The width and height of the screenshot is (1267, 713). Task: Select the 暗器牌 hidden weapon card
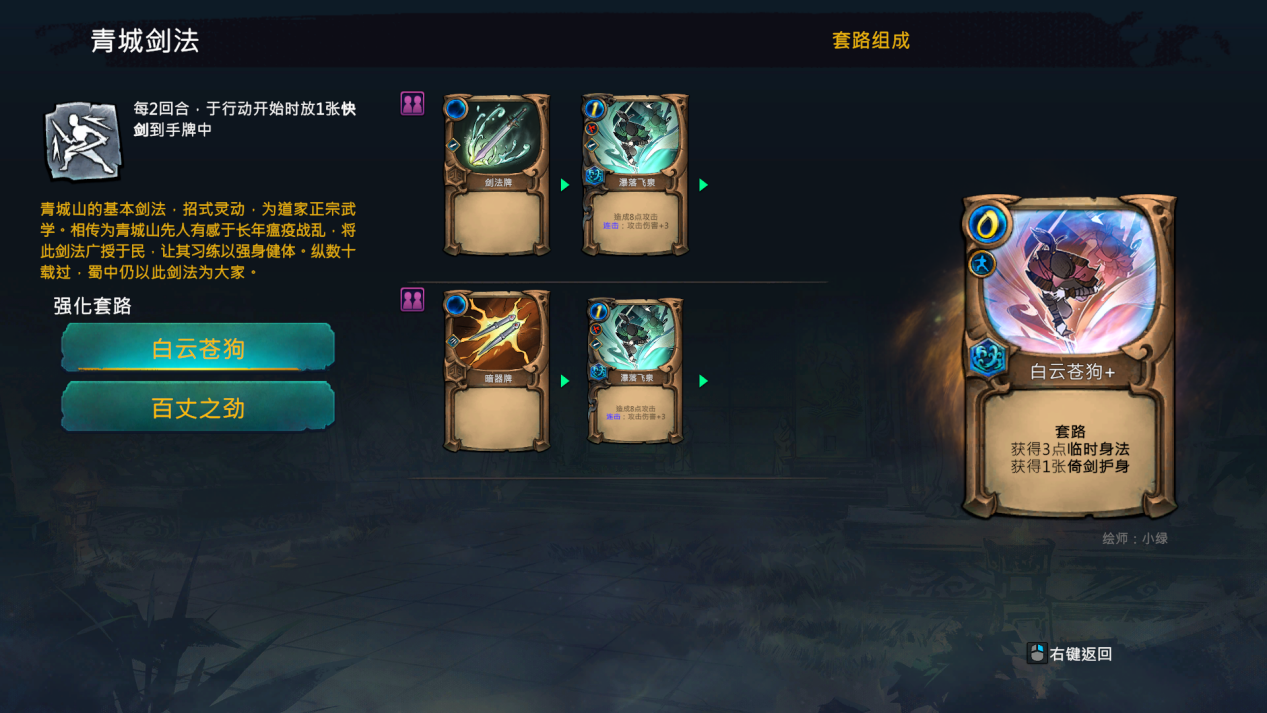point(497,370)
